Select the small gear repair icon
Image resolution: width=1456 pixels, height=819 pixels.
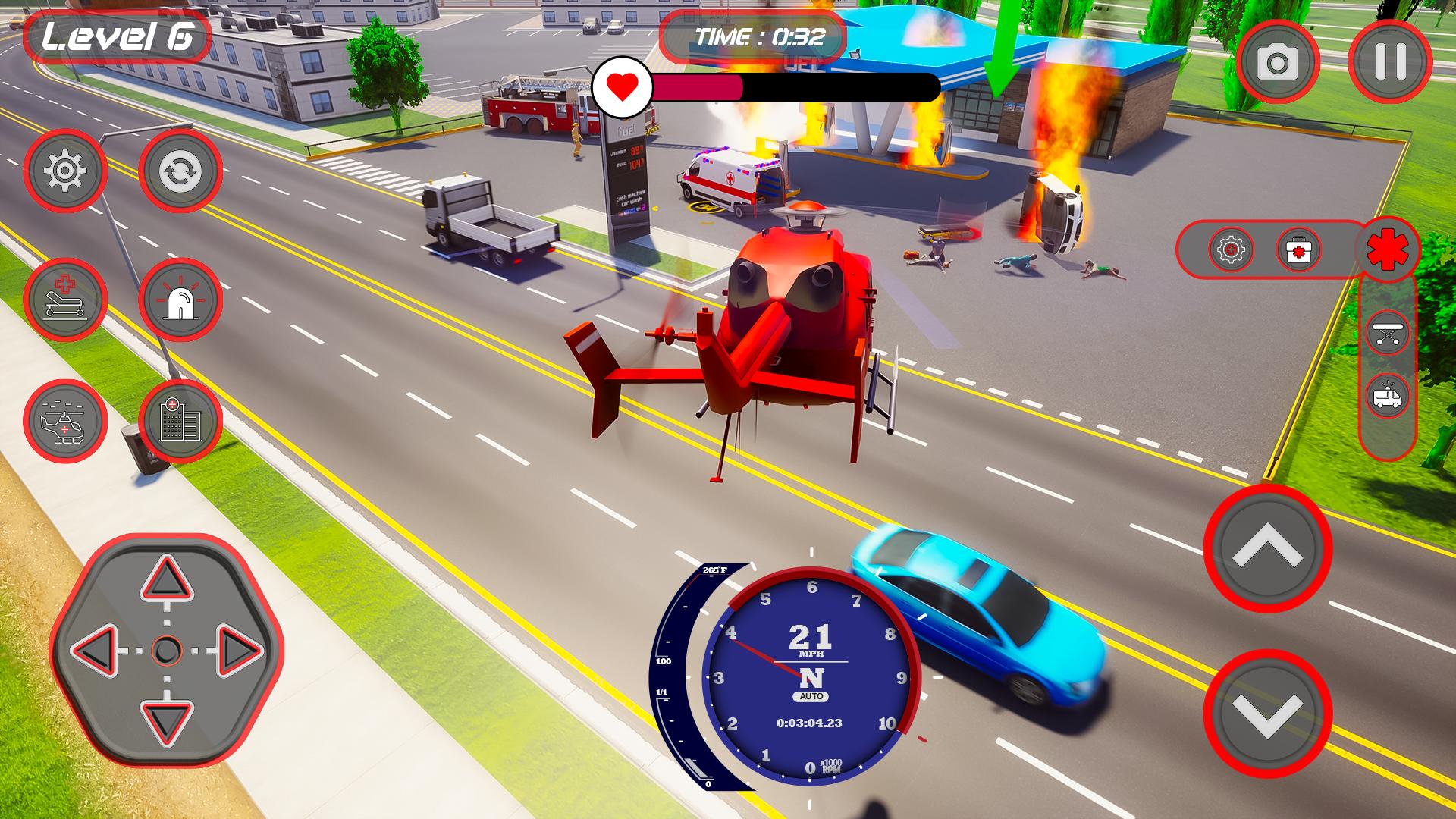coord(1231,249)
